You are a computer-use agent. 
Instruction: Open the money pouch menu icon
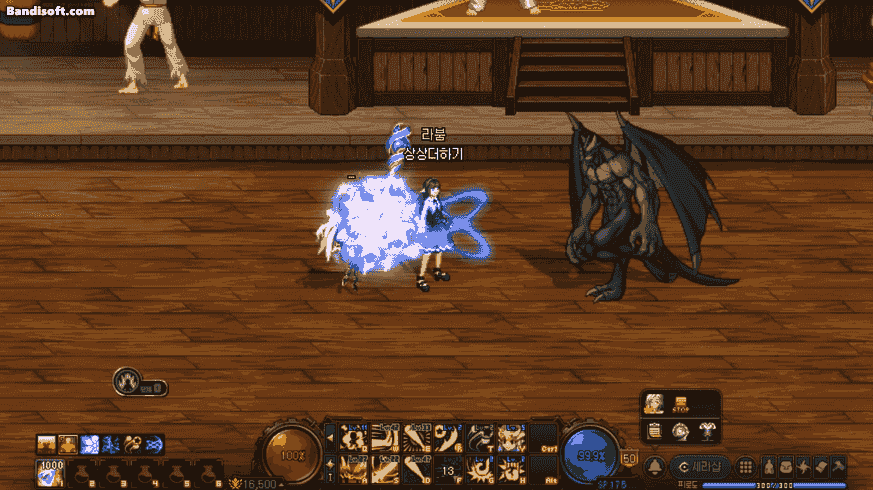coord(770,467)
